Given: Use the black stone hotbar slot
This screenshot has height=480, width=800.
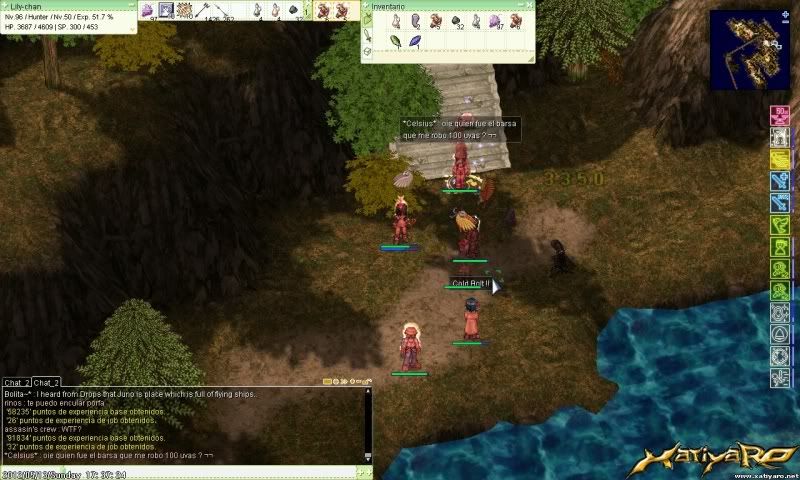Looking at the screenshot, I should 293,10.
